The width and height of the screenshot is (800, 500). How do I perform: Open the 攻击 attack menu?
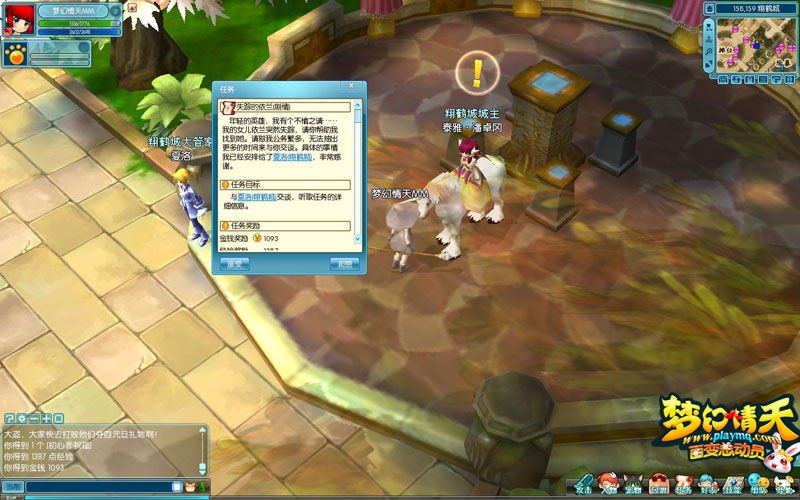click(583, 485)
